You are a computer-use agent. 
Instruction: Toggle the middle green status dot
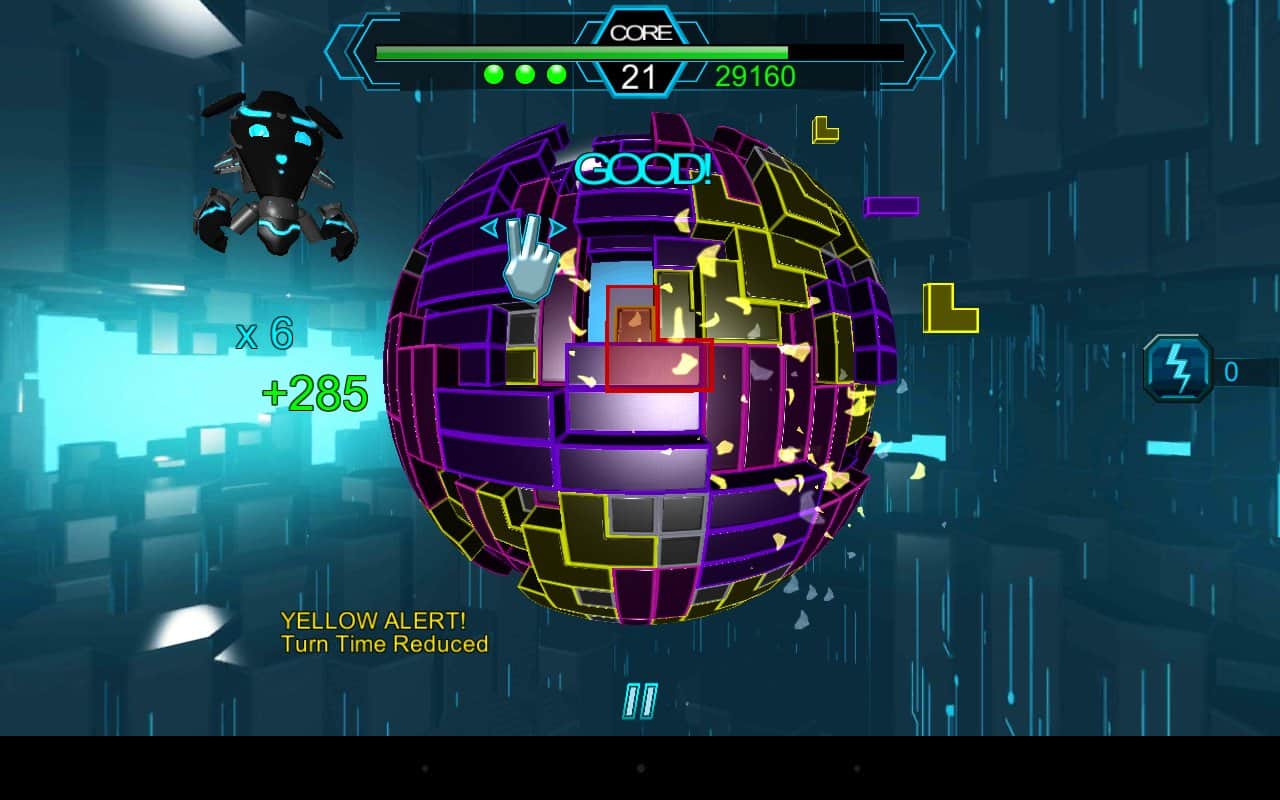click(x=523, y=72)
